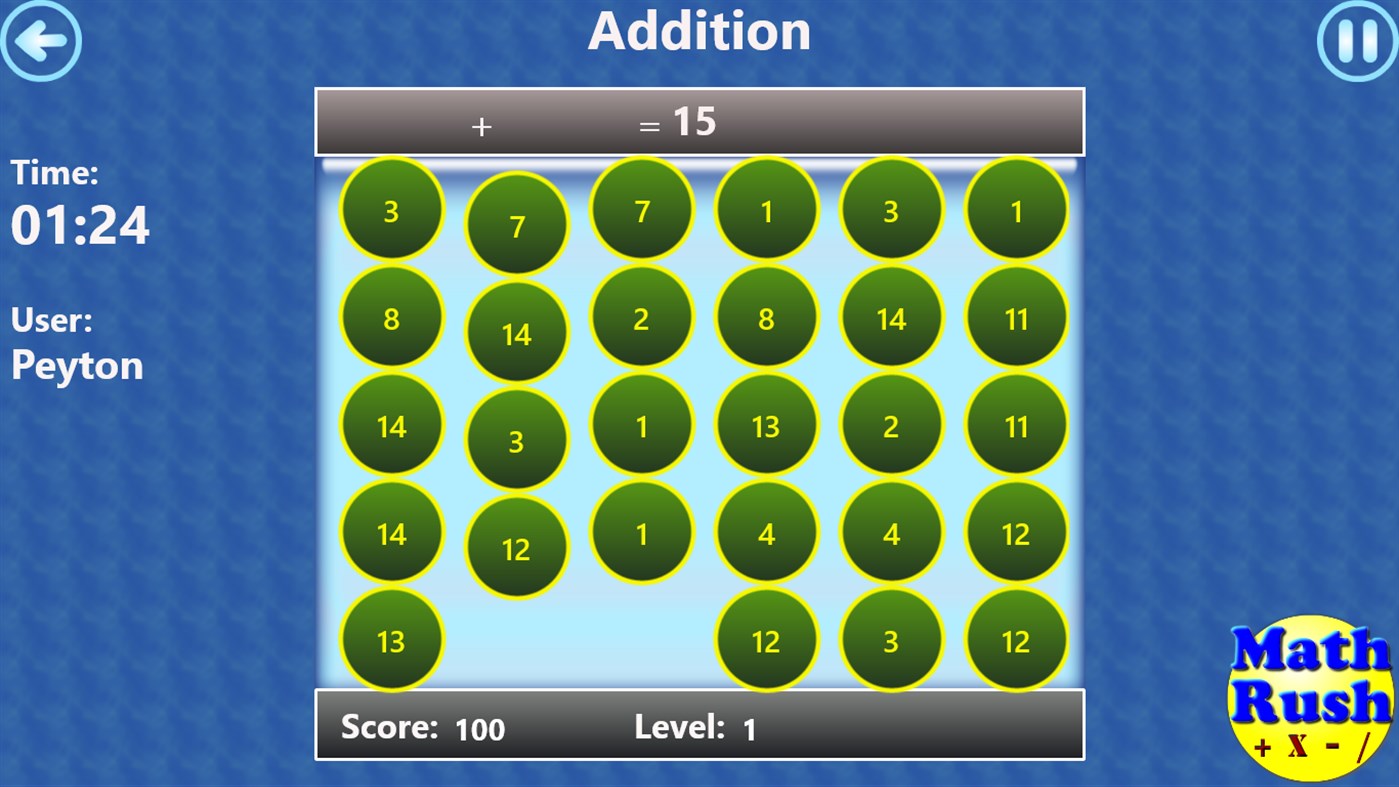Tap the 8 bubble in the second column row
1399x787 pixels.
pos(391,319)
